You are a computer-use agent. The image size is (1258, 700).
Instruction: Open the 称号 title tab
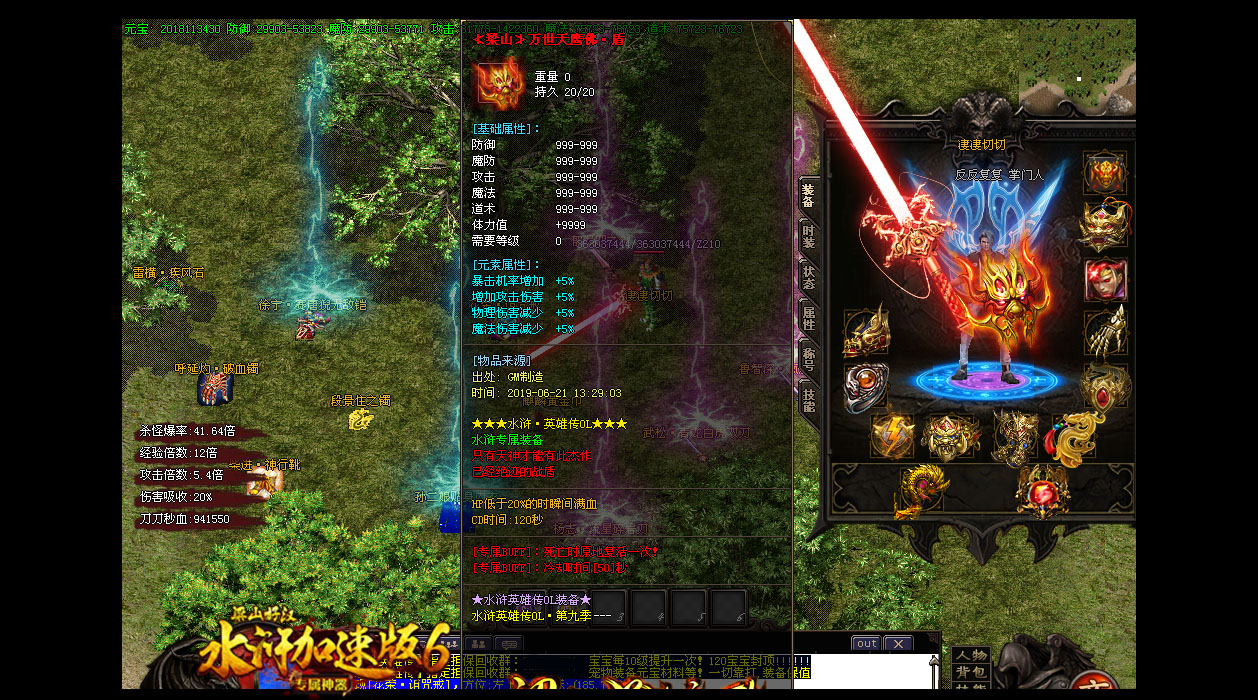[x=807, y=359]
